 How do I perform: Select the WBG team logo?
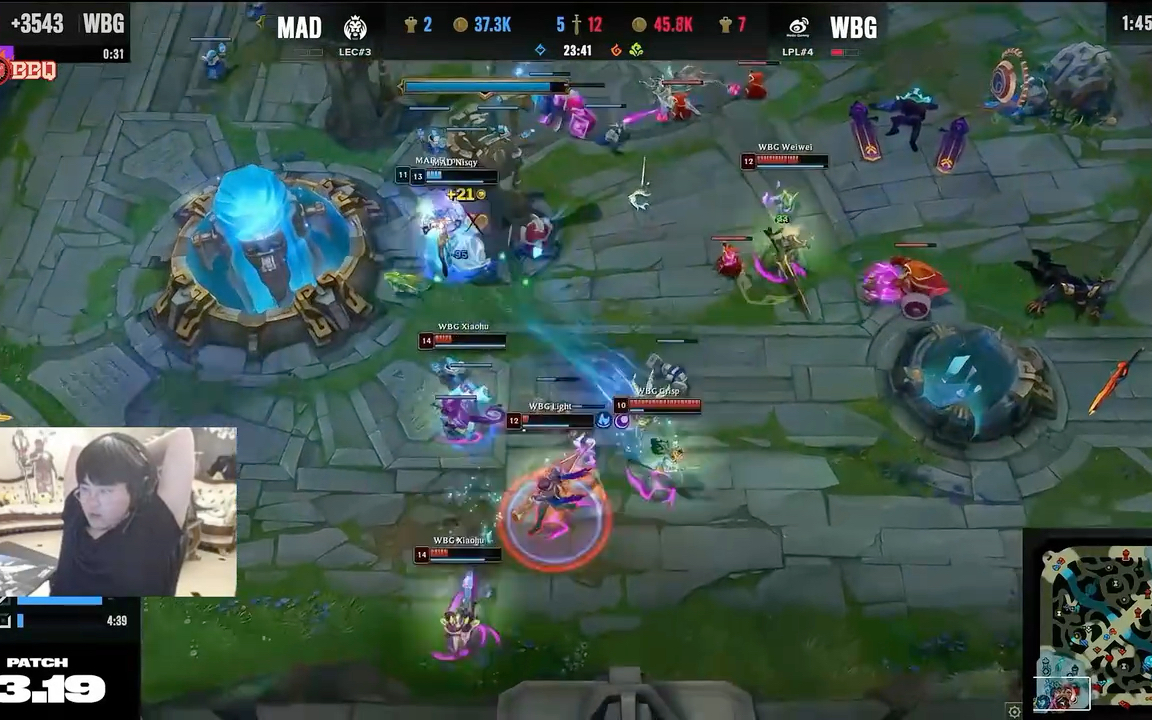[798, 27]
